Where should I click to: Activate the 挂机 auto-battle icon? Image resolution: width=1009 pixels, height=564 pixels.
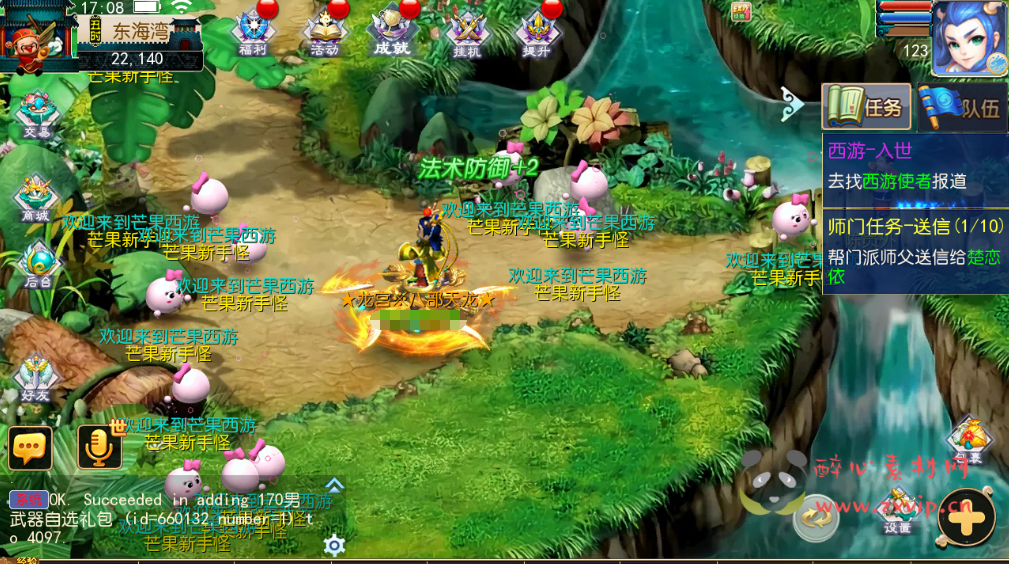pos(466,32)
